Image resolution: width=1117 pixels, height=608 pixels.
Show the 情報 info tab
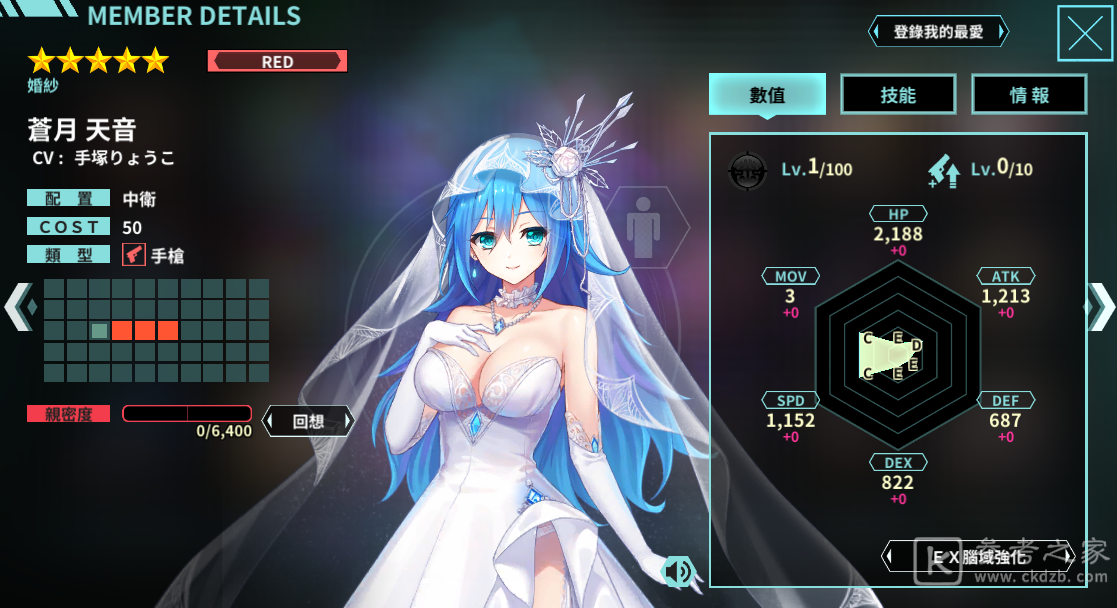coord(1029,95)
